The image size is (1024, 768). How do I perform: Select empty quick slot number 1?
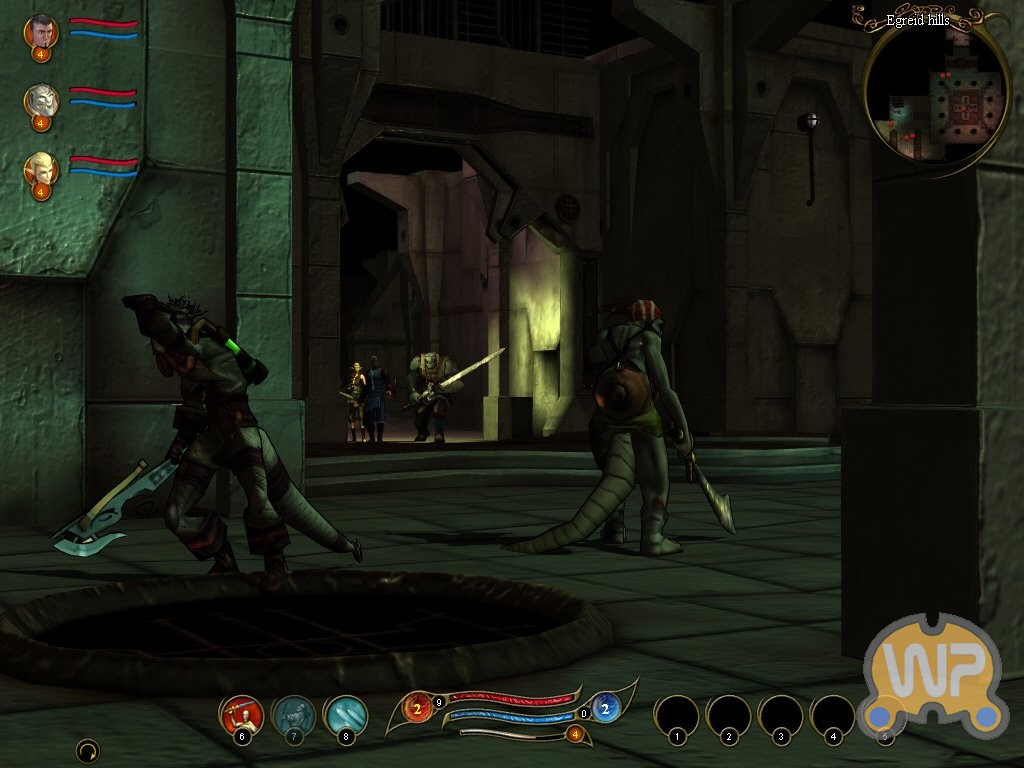pyautogui.click(x=677, y=716)
